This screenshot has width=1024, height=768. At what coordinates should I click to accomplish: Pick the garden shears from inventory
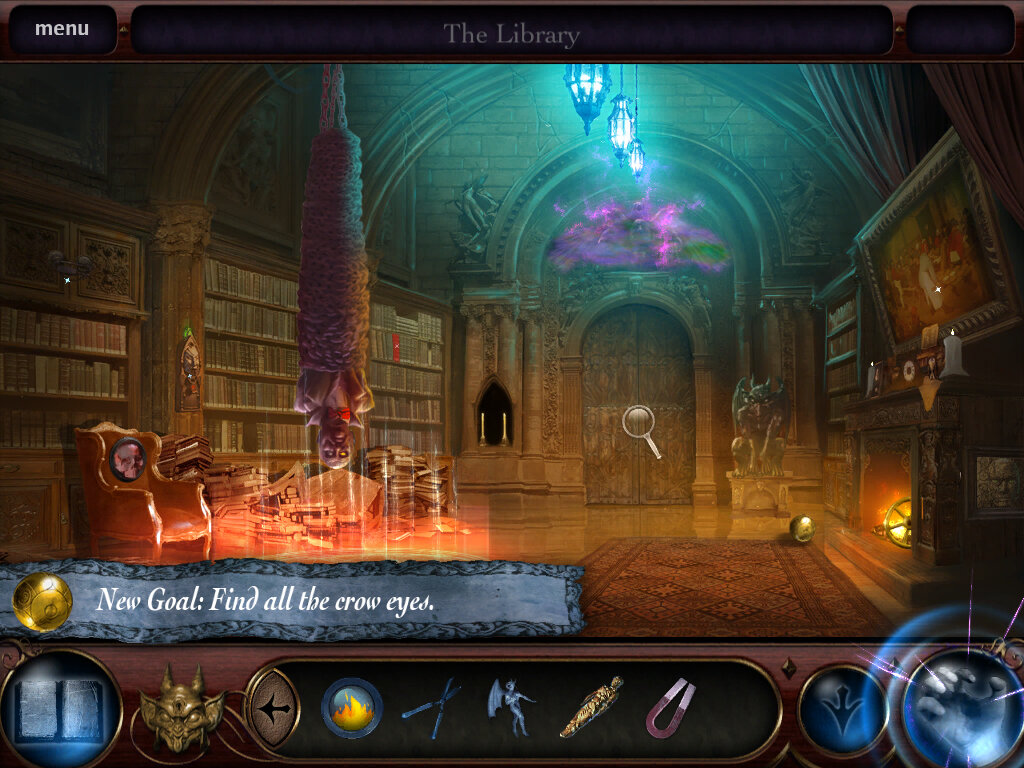[432, 708]
